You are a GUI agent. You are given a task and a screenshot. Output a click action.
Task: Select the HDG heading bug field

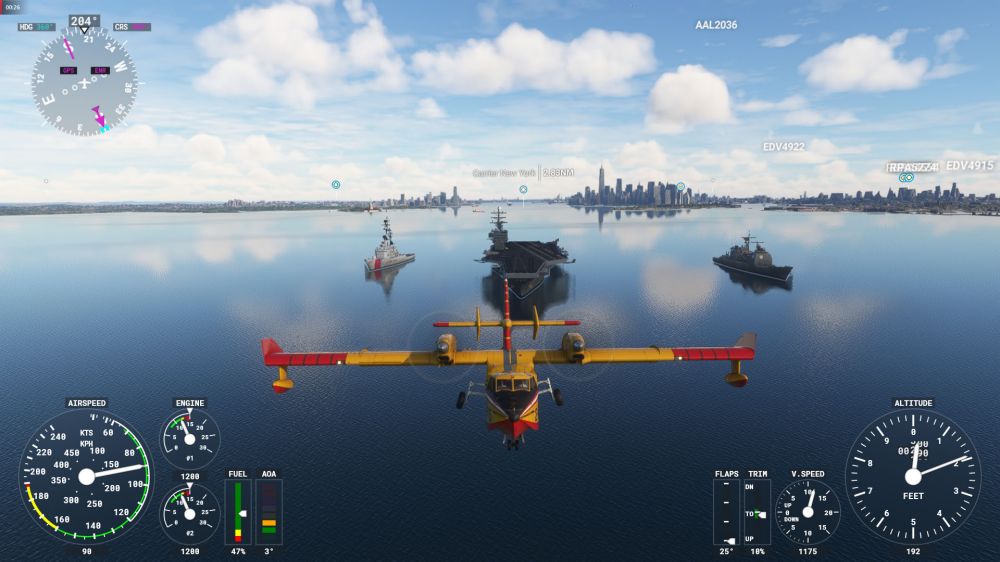[37, 27]
